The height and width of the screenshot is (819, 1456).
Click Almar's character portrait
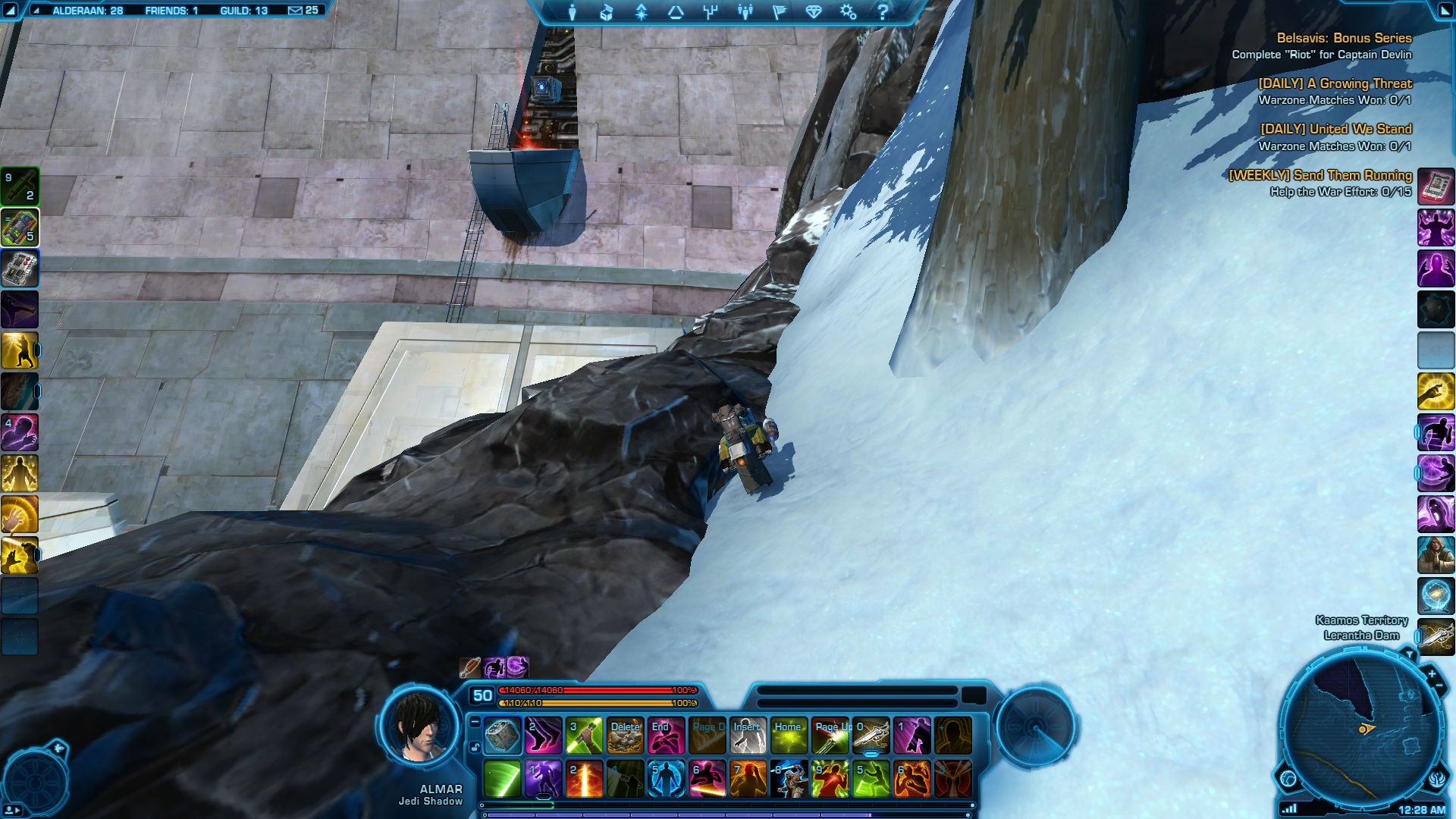coord(419,726)
